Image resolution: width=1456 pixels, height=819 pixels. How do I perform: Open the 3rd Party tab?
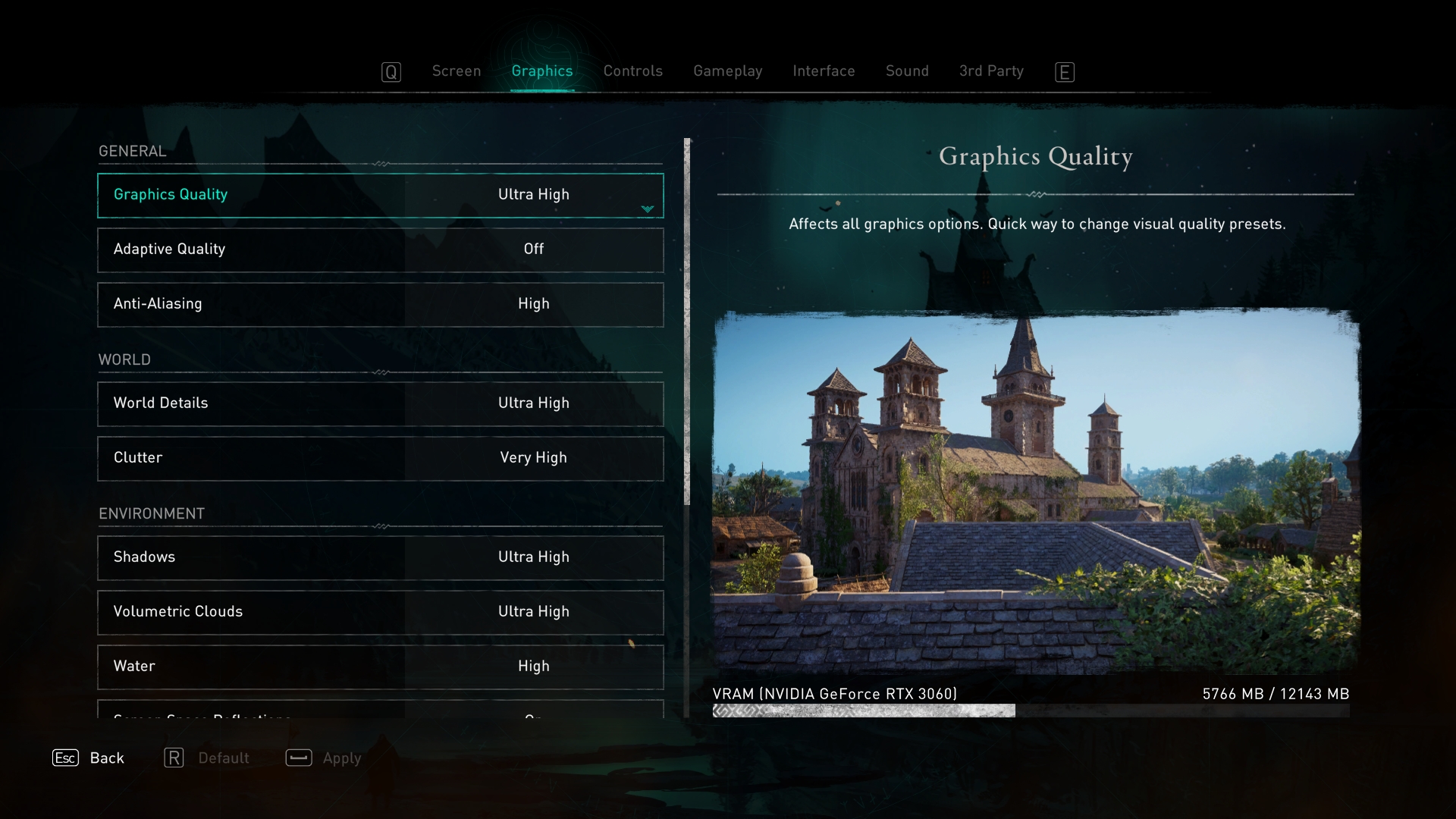990,71
